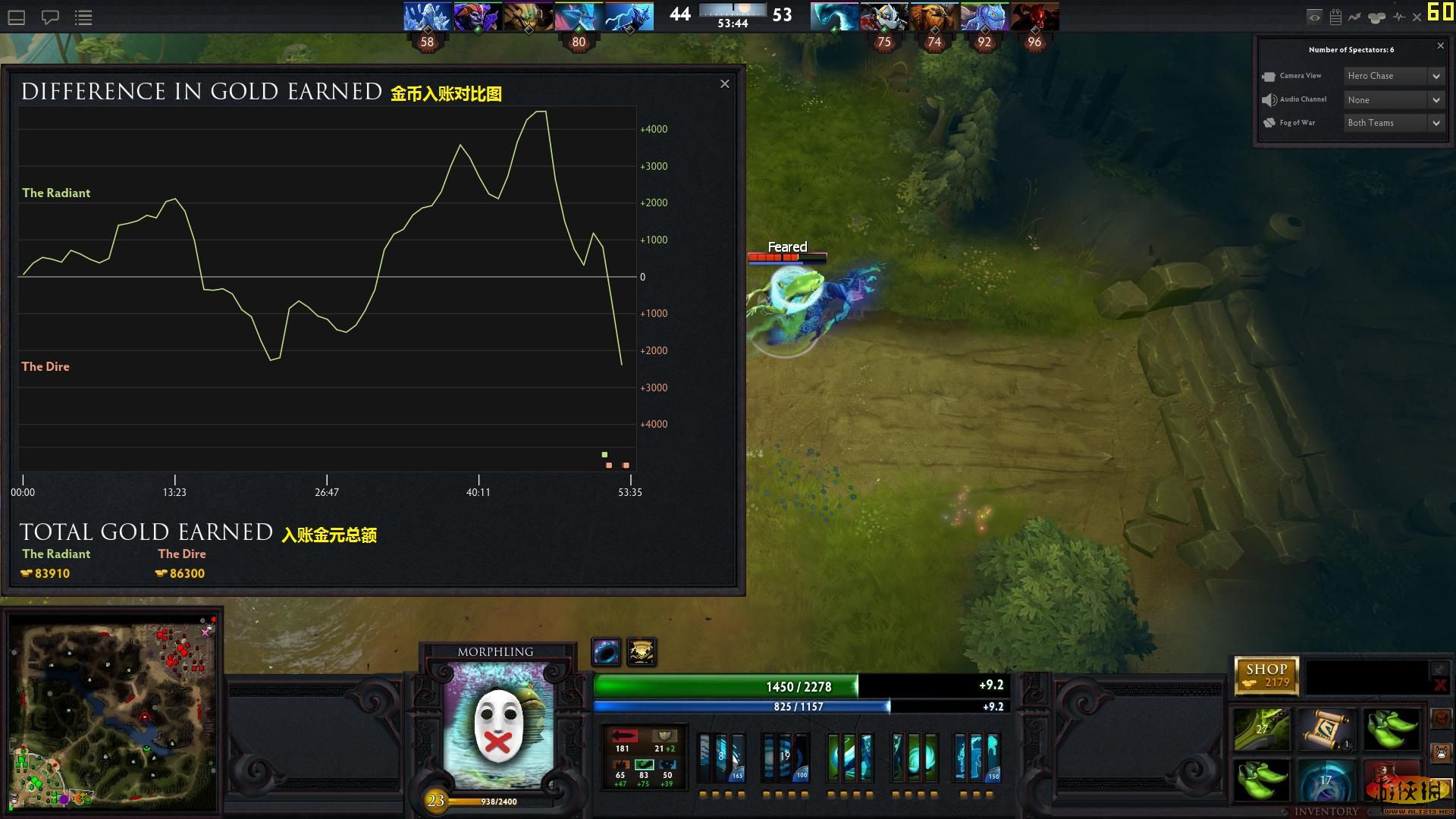Click the Boots of Speed in inventory
The width and height of the screenshot is (1456, 819).
click(x=1392, y=730)
